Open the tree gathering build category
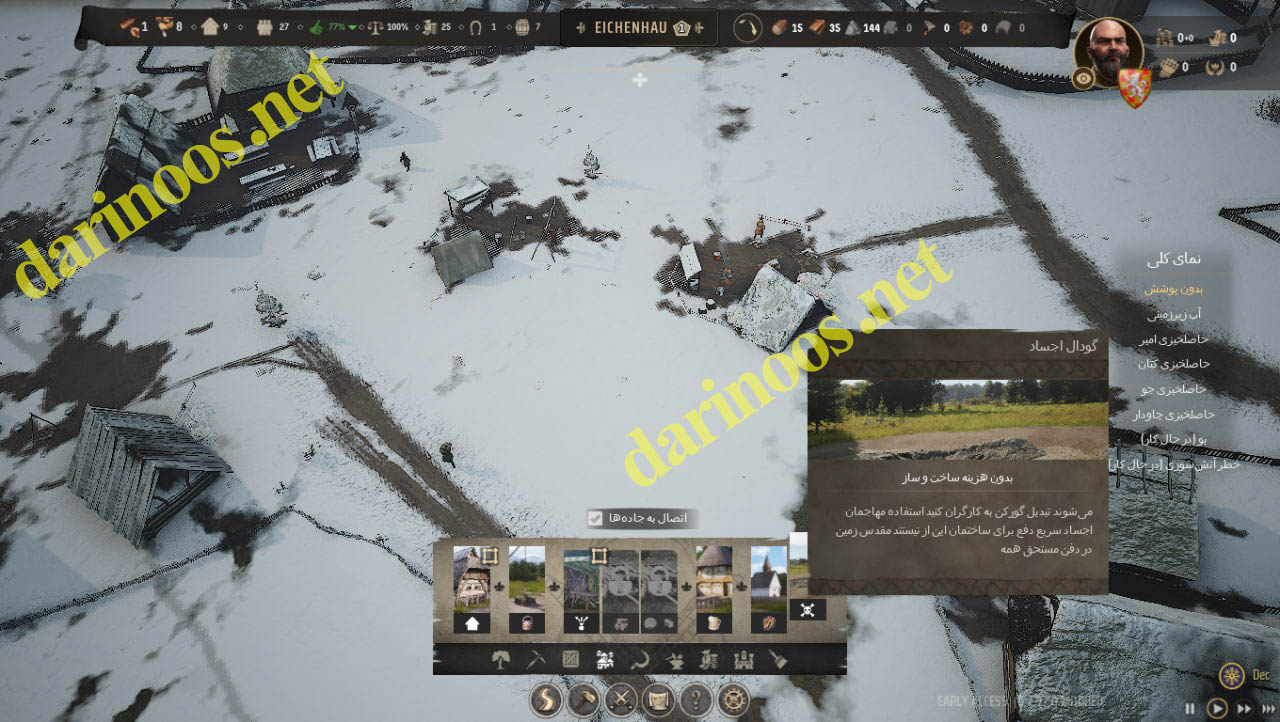Image resolution: width=1280 pixels, height=722 pixels. [x=502, y=660]
